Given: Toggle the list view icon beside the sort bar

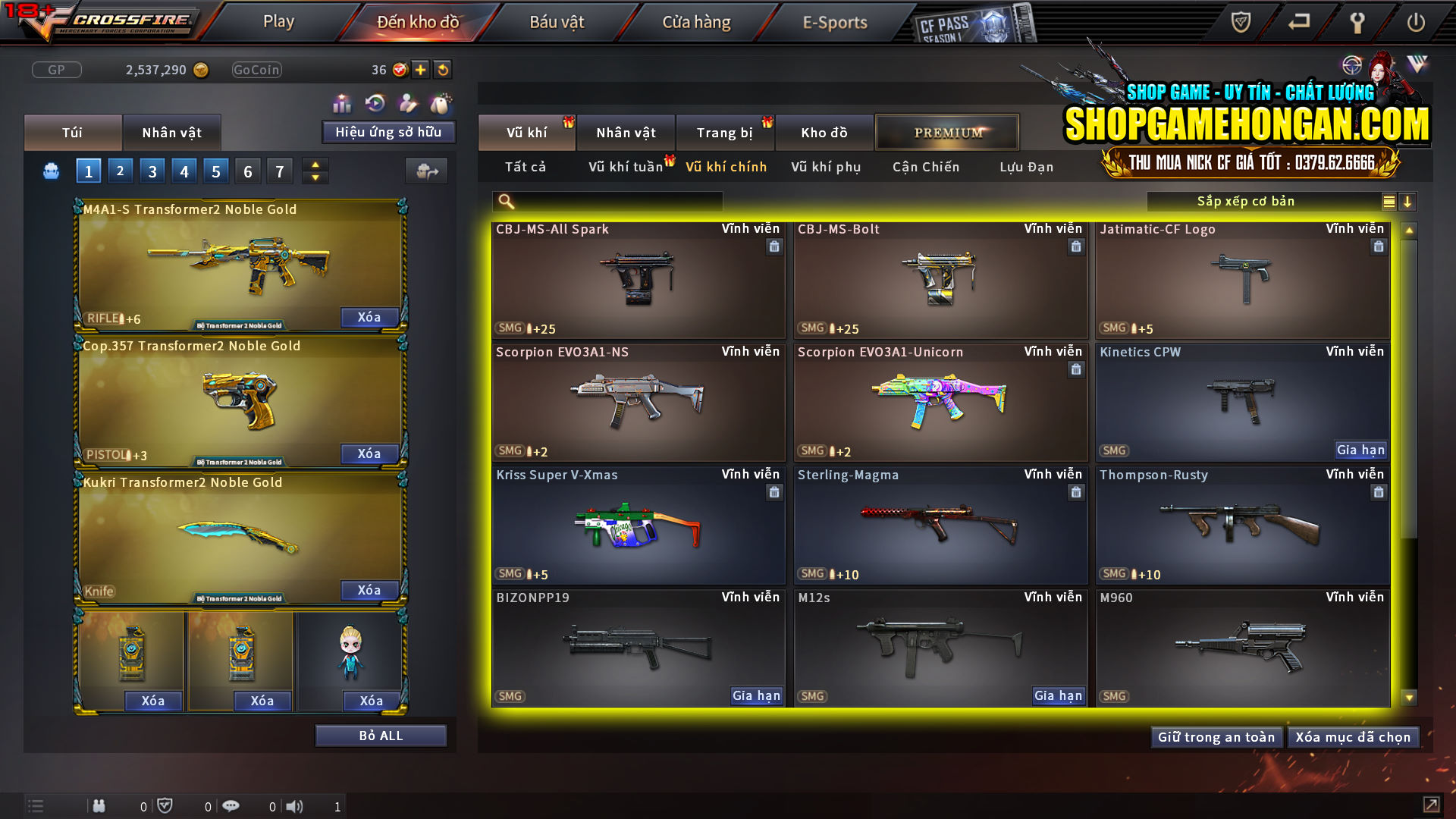Looking at the screenshot, I should pos(1388,202).
